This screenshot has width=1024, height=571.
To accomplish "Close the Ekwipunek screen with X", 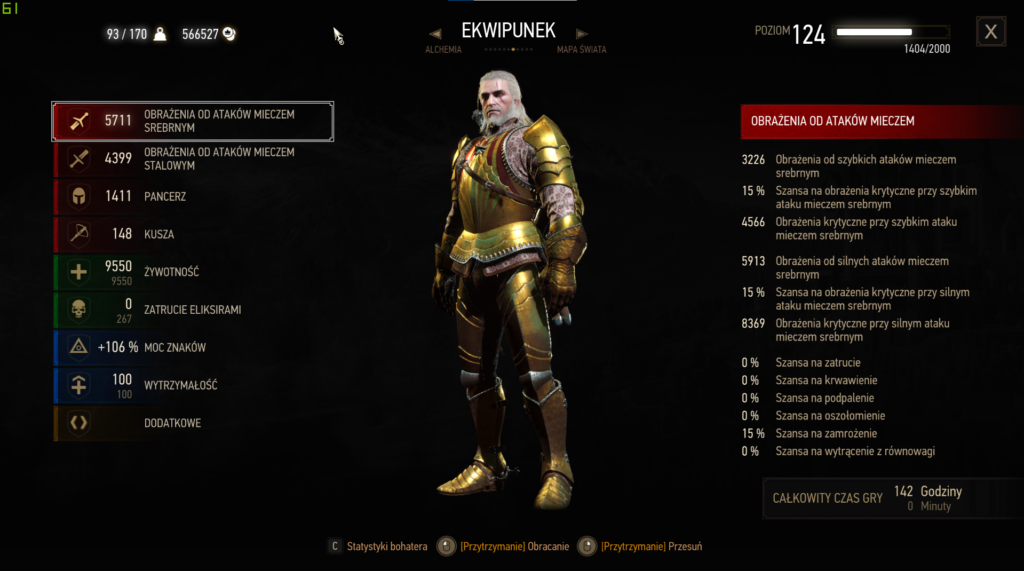I will tap(991, 32).
